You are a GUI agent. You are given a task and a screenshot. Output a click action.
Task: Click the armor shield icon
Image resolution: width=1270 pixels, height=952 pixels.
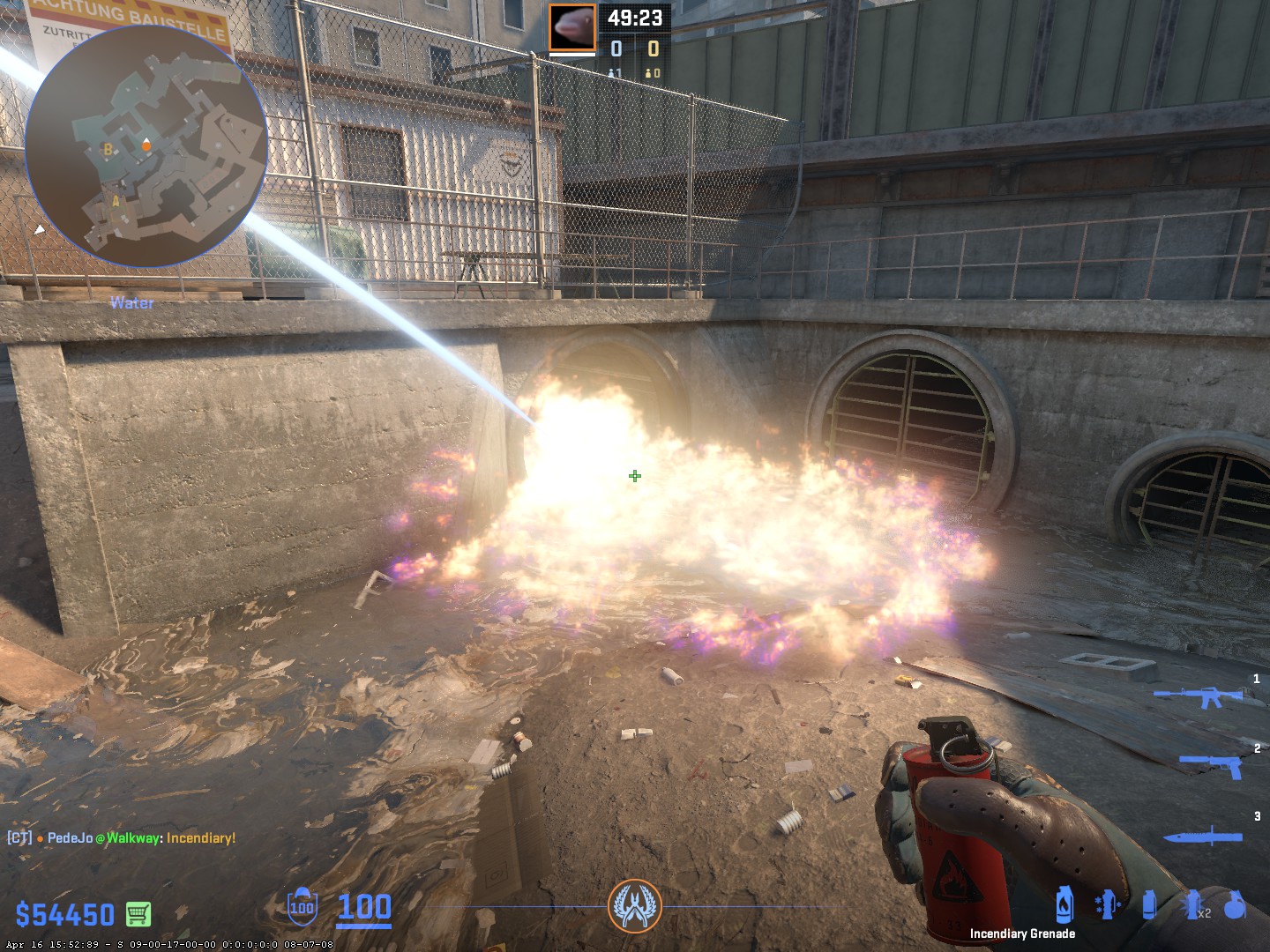[302, 906]
